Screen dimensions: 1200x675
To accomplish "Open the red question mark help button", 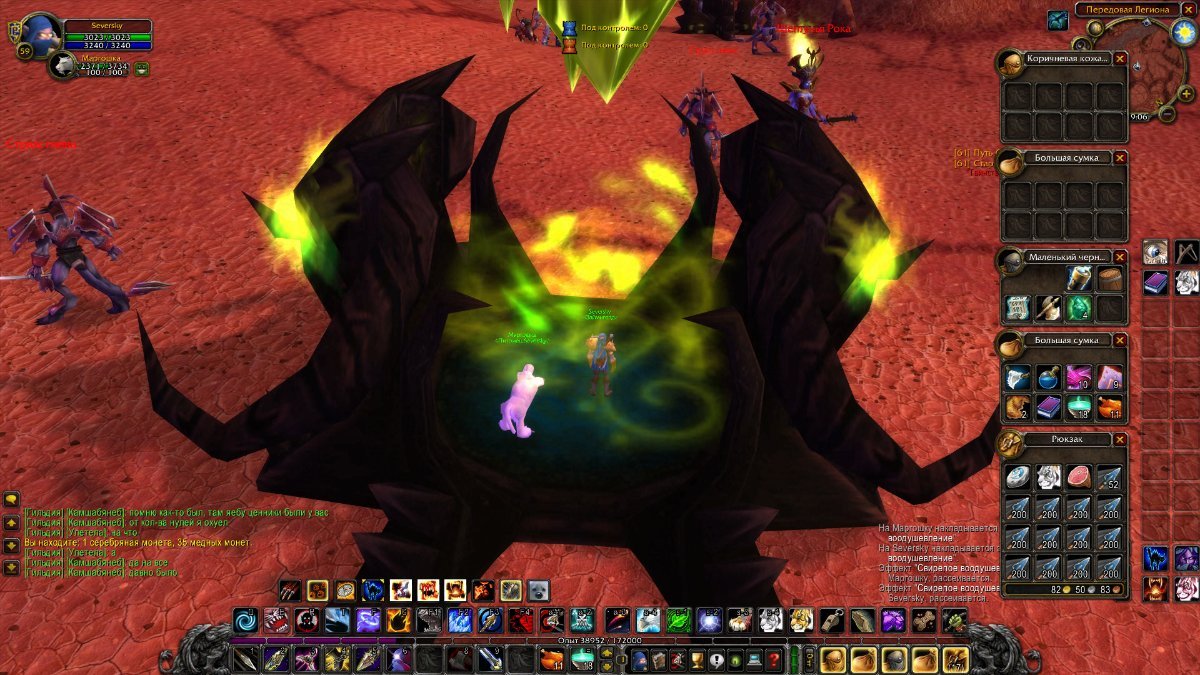I will point(773,660).
